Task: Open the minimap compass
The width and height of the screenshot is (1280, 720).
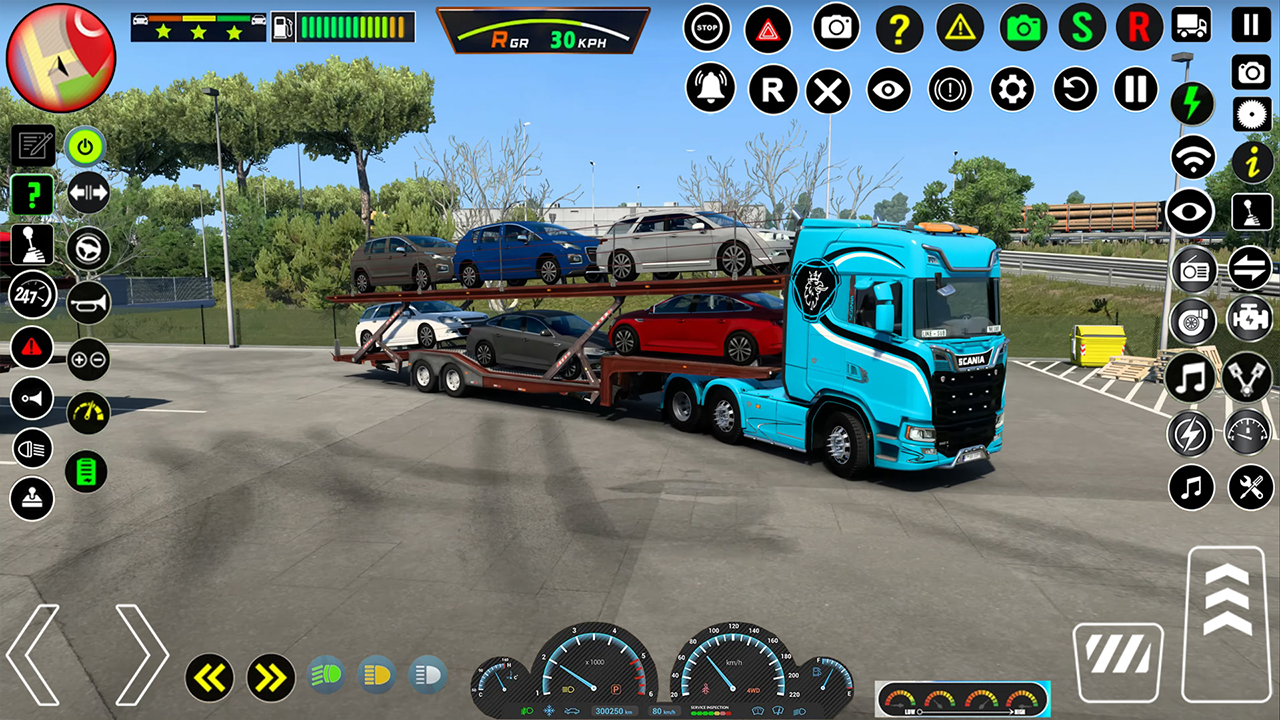Action: click(x=62, y=55)
